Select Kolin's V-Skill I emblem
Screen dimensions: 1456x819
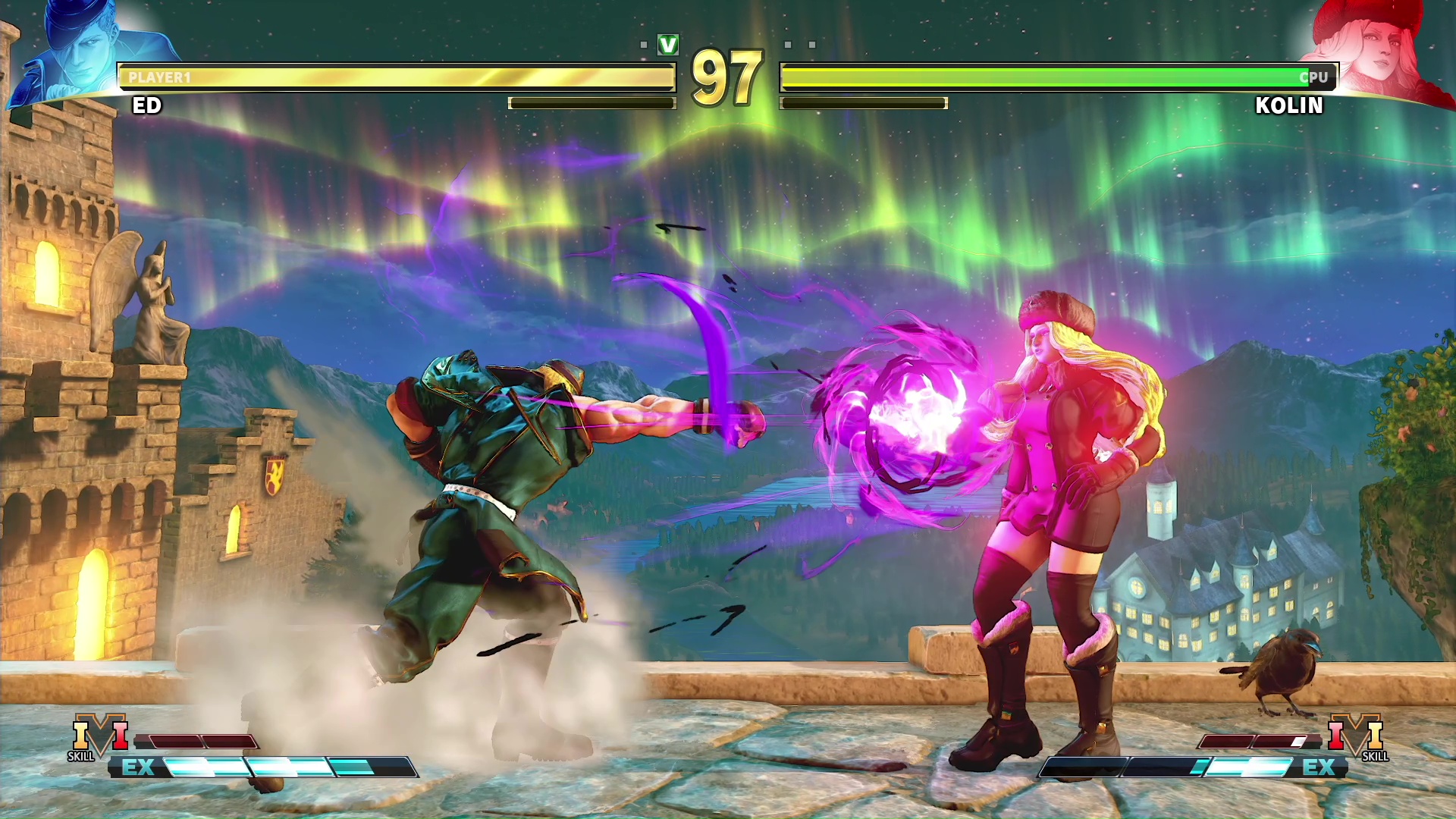tap(1356, 736)
